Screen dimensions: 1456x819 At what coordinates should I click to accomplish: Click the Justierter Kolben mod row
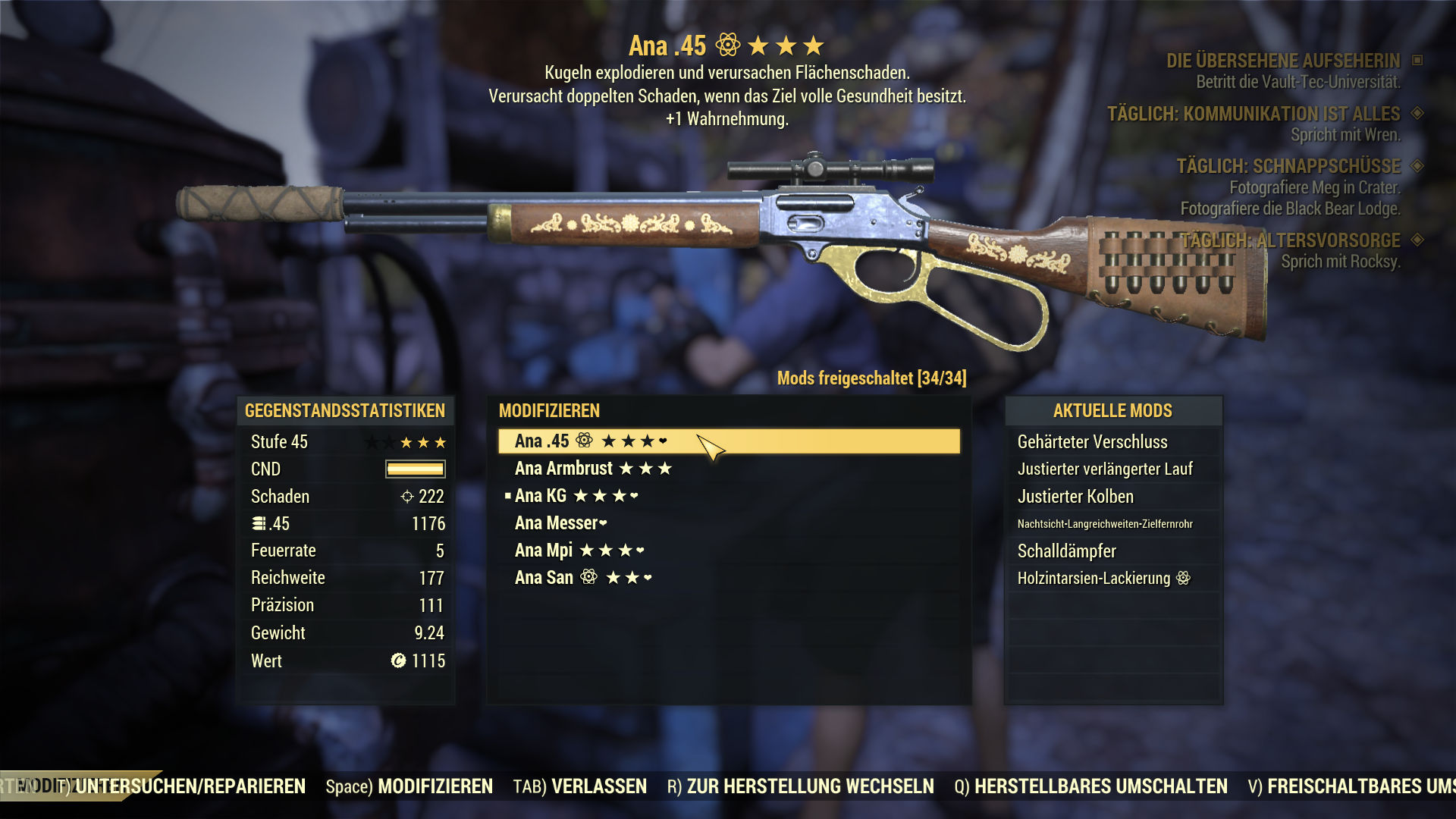pyautogui.click(x=1075, y=497)
